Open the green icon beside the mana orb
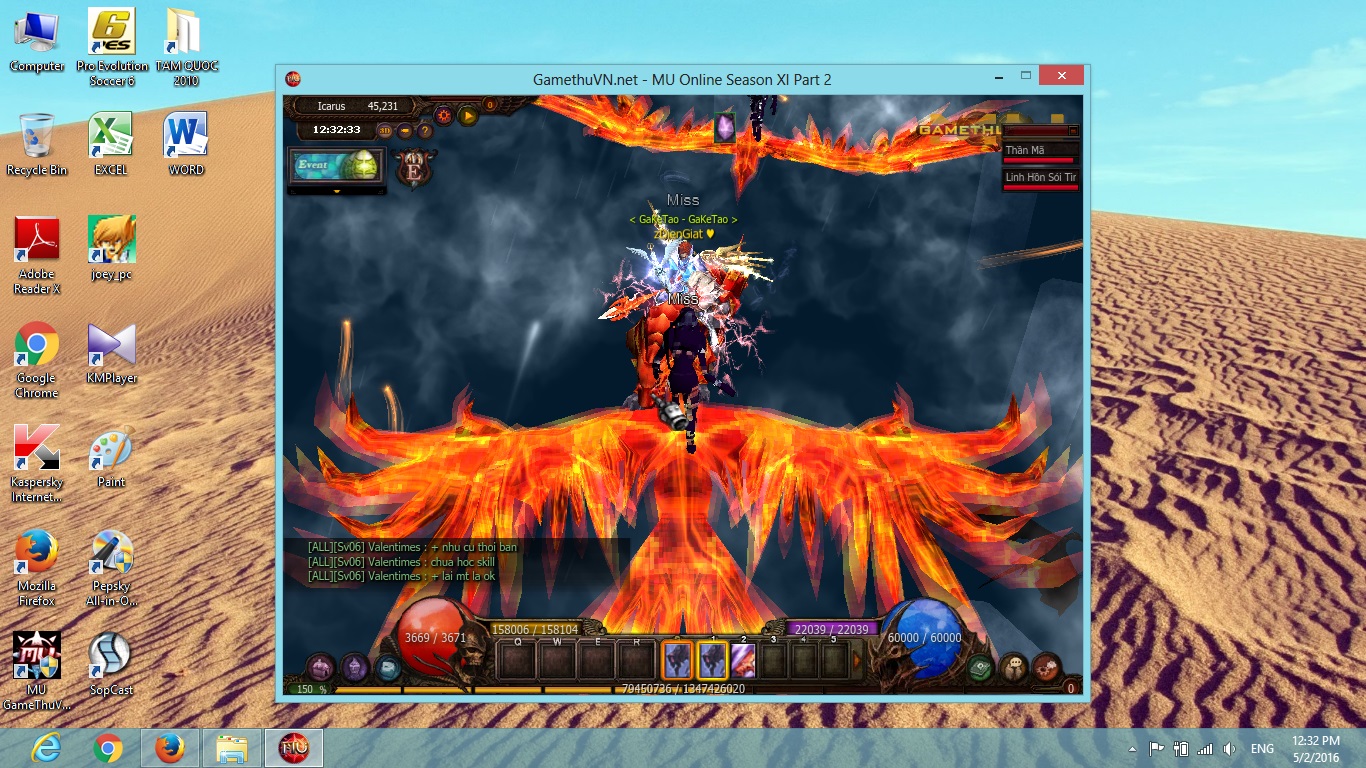Image resolution: width=1366 pixels, height=768 pixels. (980, 667)
